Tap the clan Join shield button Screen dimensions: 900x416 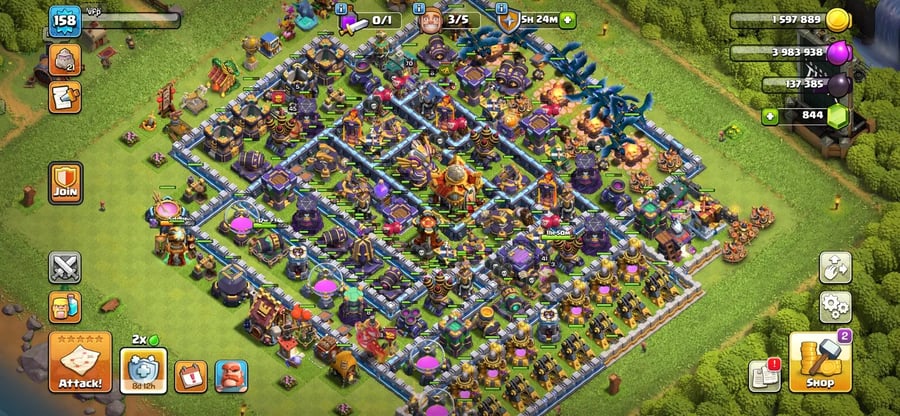(66, 183)
